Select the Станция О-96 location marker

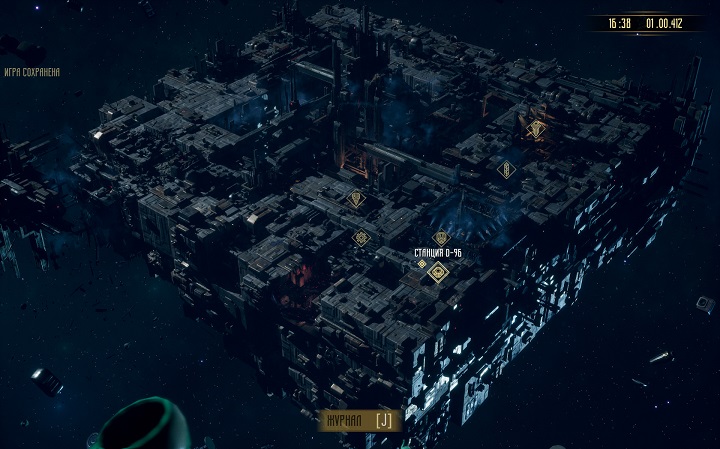[x=438, y=272]
